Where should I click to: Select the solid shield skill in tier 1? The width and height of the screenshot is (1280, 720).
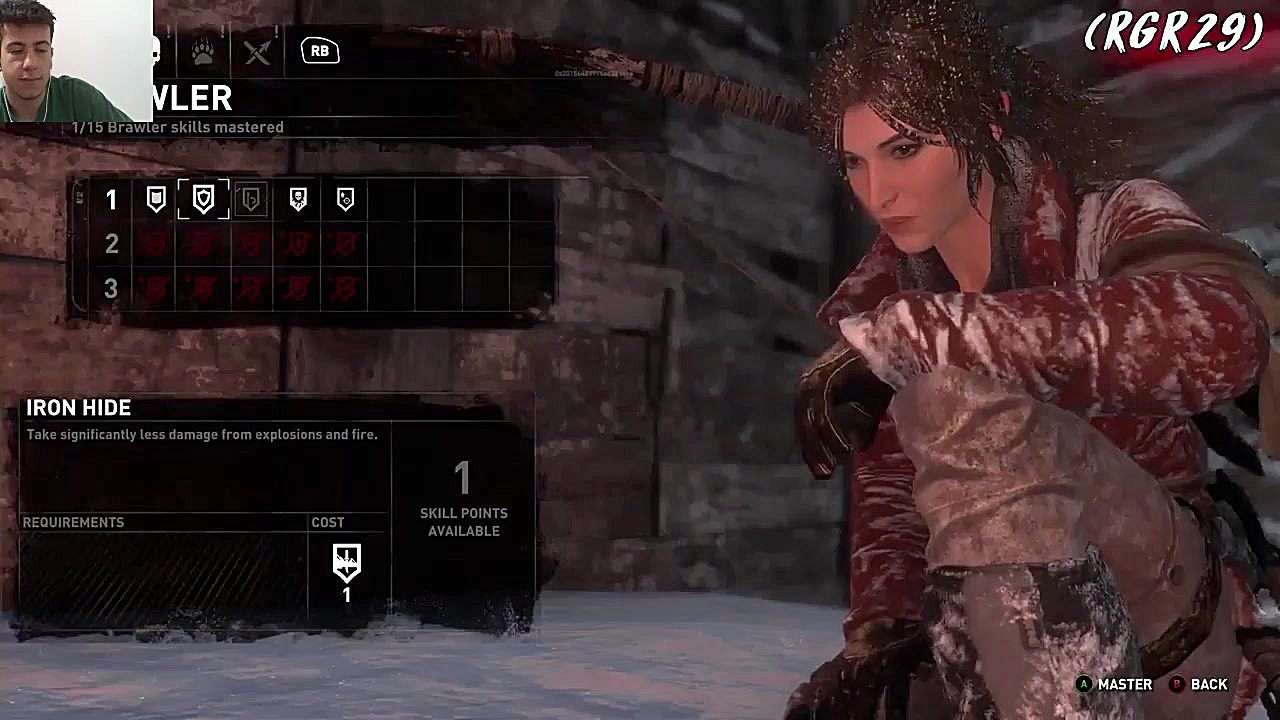(x=156, y=199)
